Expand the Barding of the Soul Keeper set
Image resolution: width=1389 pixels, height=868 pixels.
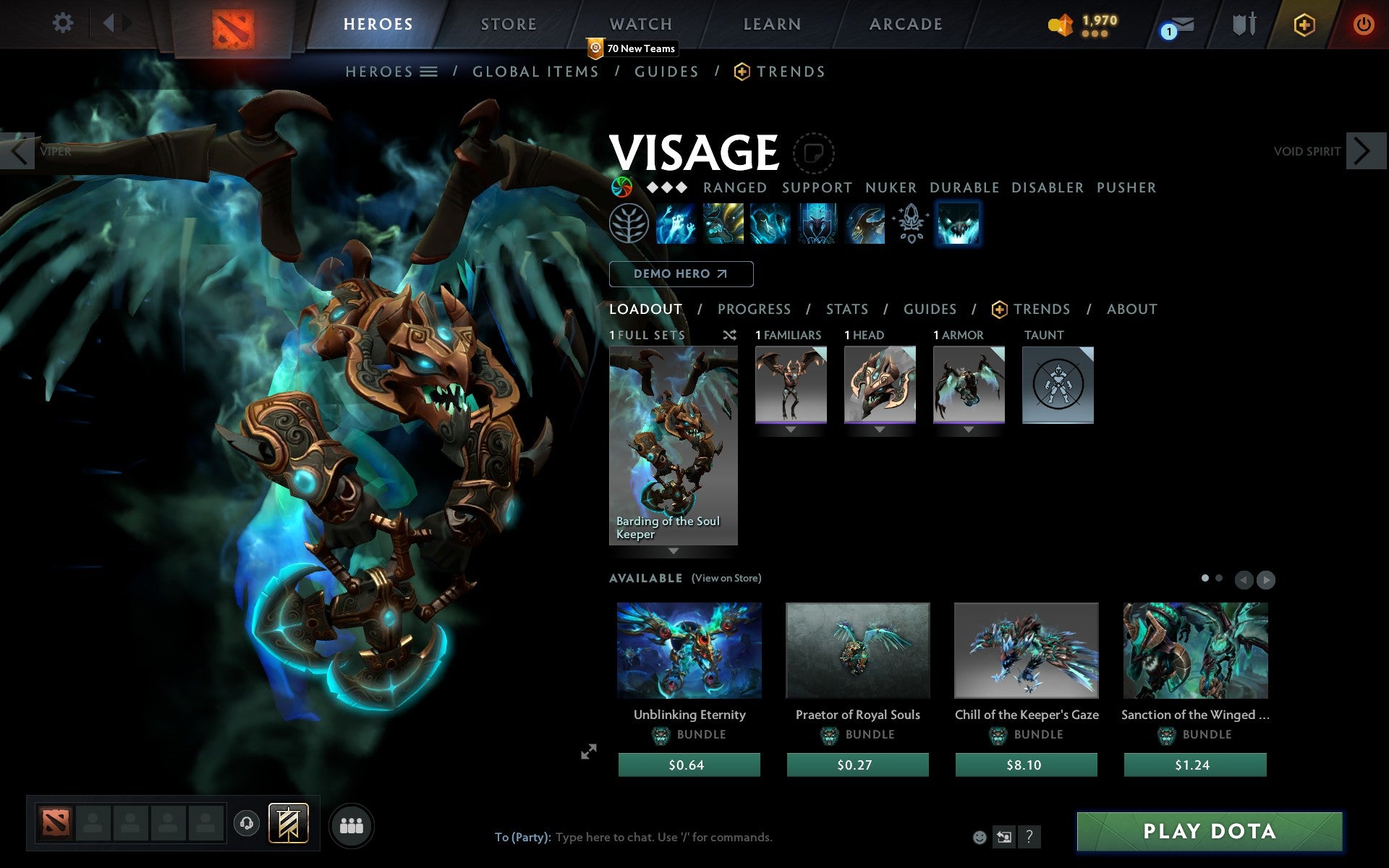coord(674,551)
